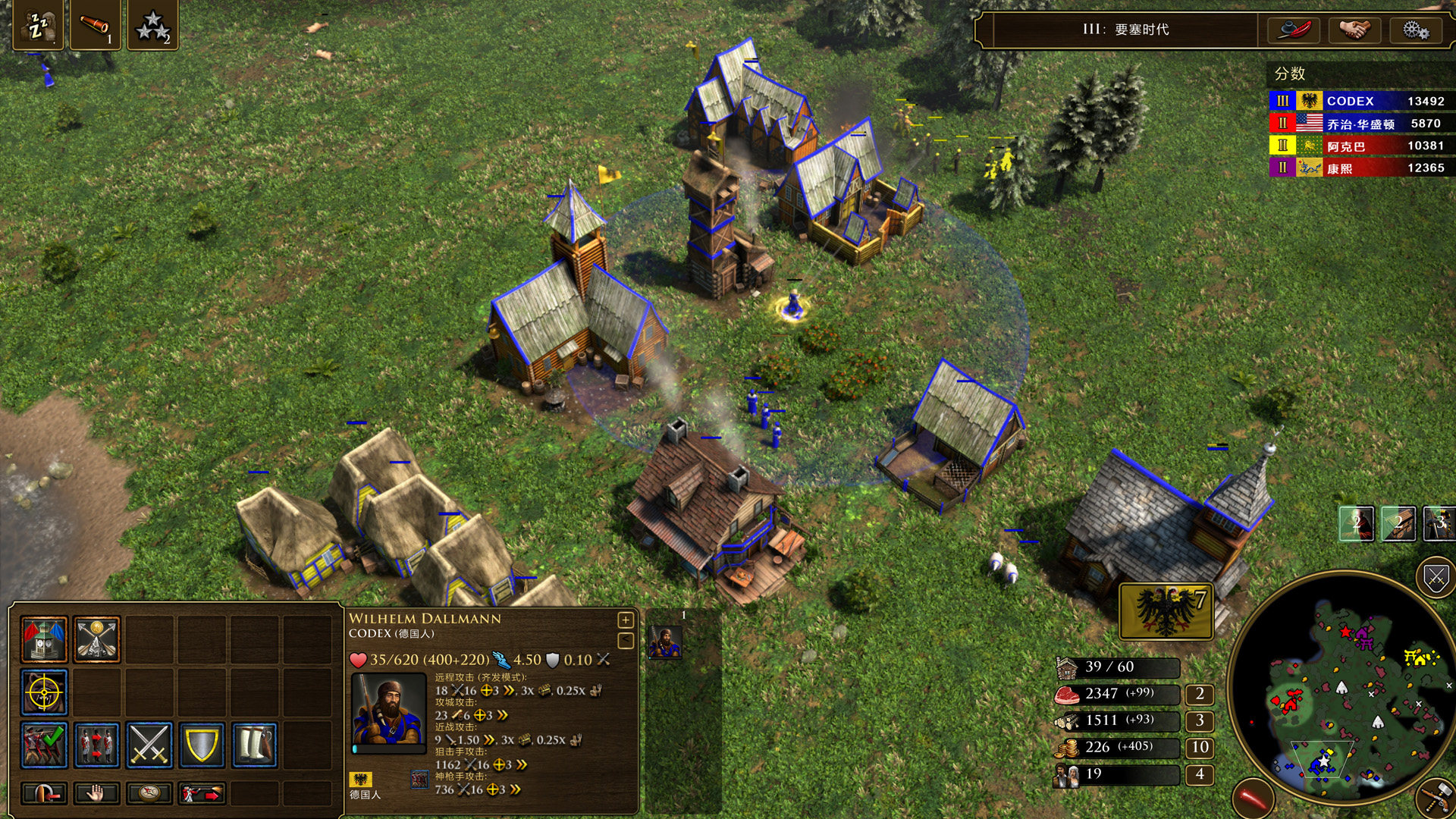Build a trading post with flags icon
This screenshot has width=1456, height=819.
[x=44, y=639]
